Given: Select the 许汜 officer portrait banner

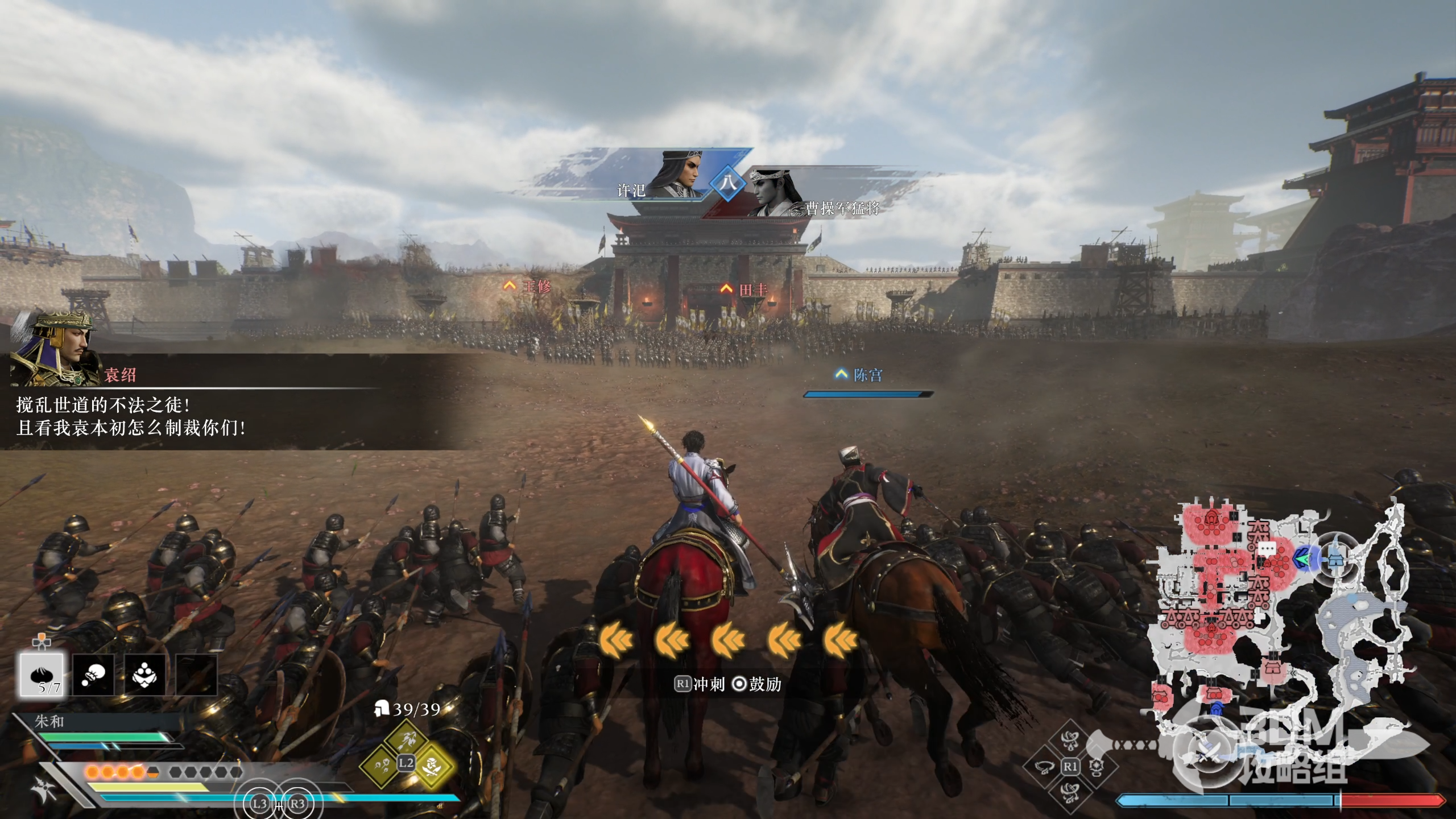Looking at the screenshot, I should (671, 176).
